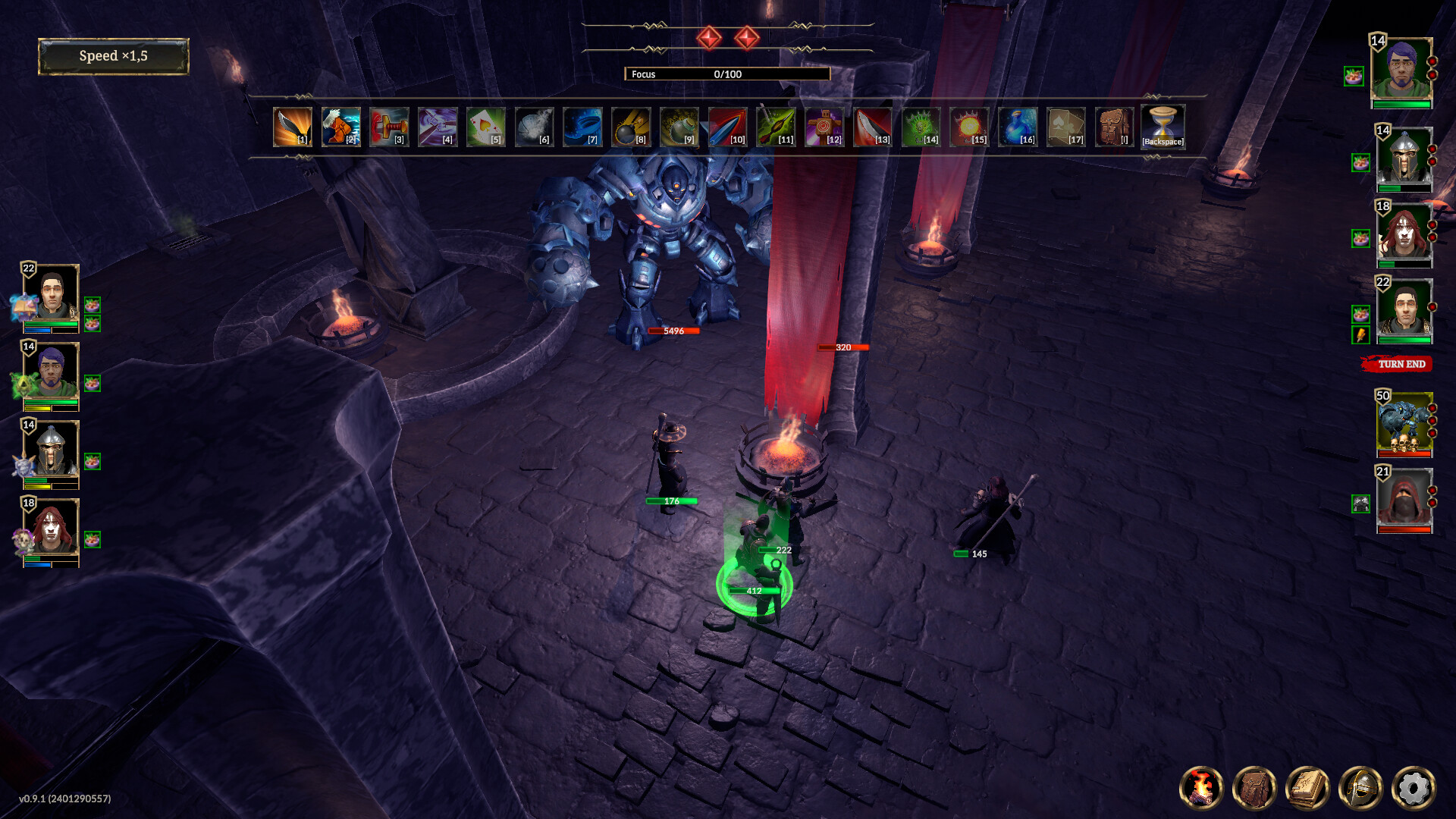Throw the black bomb from slot 8
Image resolution: width=1456 pixels, height=819 pixels.
click(630, 127)
